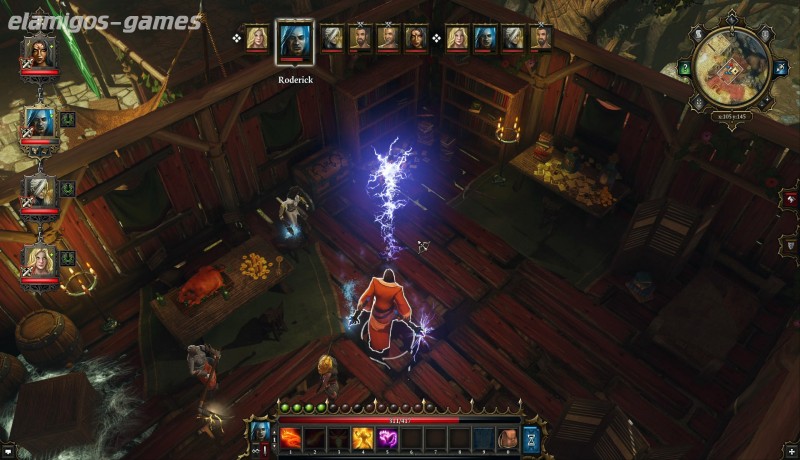End turn with the hourglass button

click(531, 438)
